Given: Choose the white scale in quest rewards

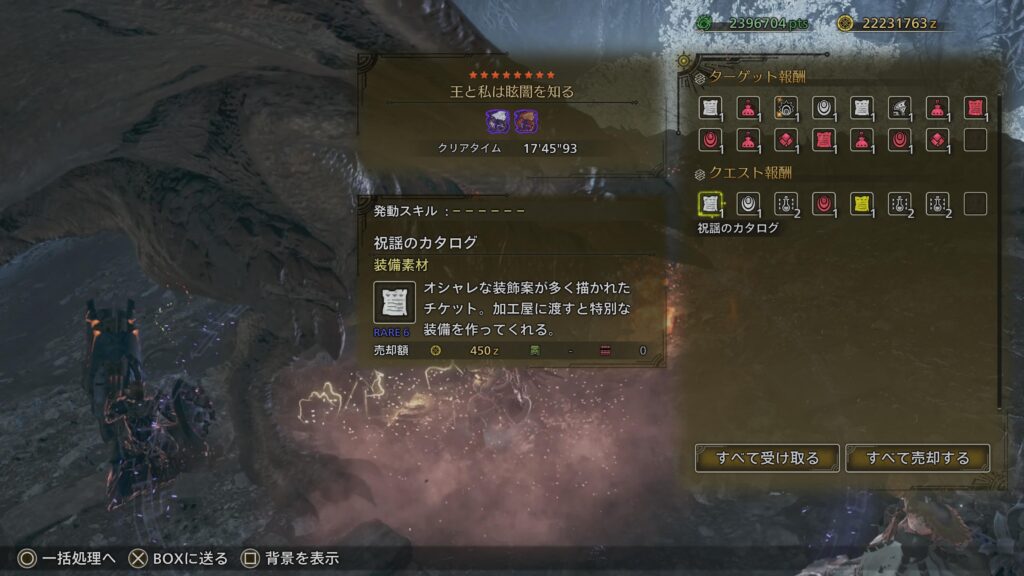Looking at the screenshot, I should (x=747, y=204).
